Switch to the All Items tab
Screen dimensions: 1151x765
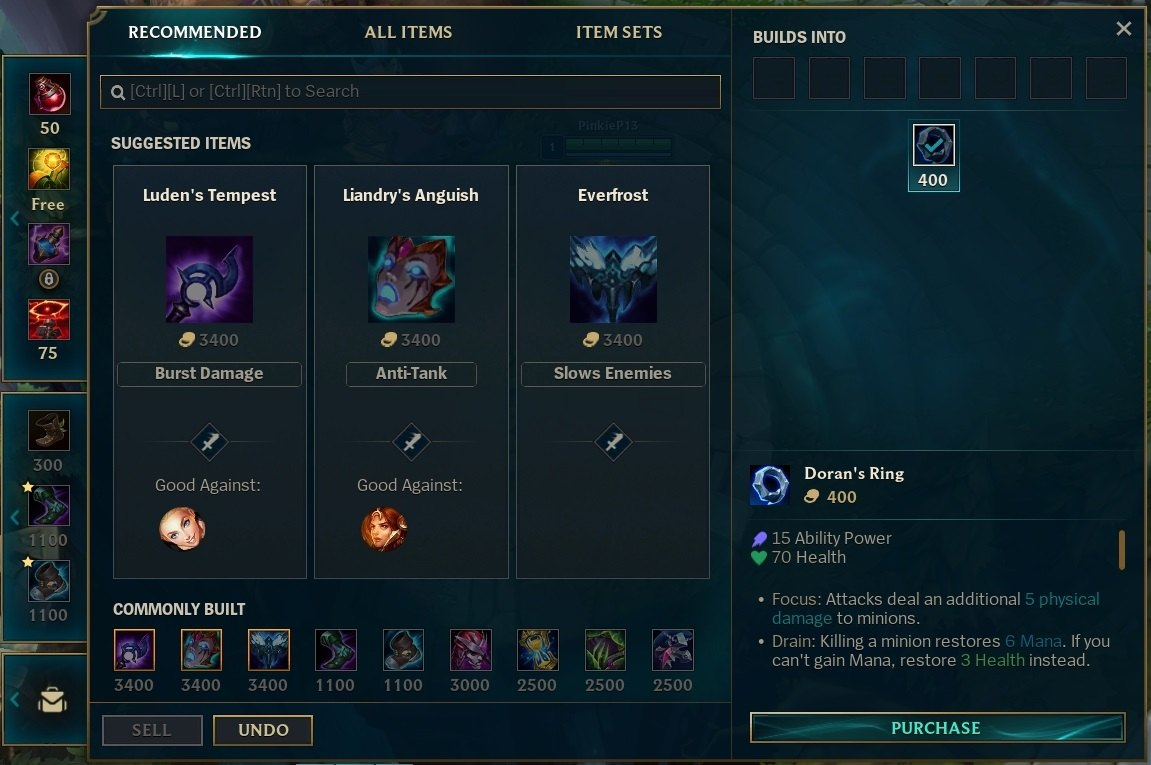[408, 32]
